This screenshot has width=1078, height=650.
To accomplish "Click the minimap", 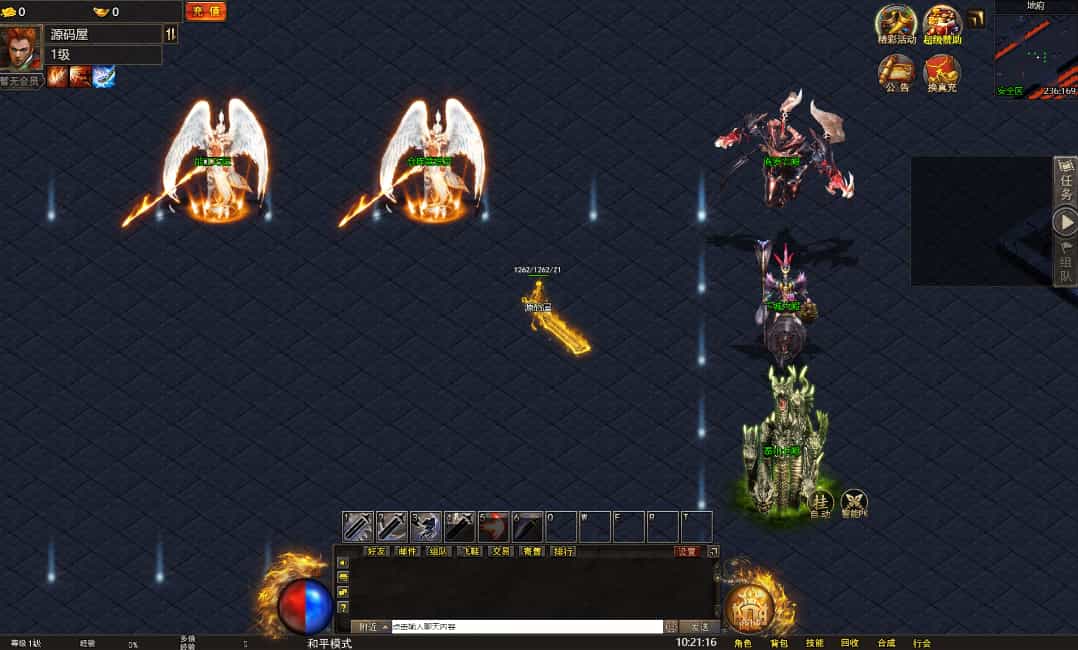I will tap(1035, 52).
